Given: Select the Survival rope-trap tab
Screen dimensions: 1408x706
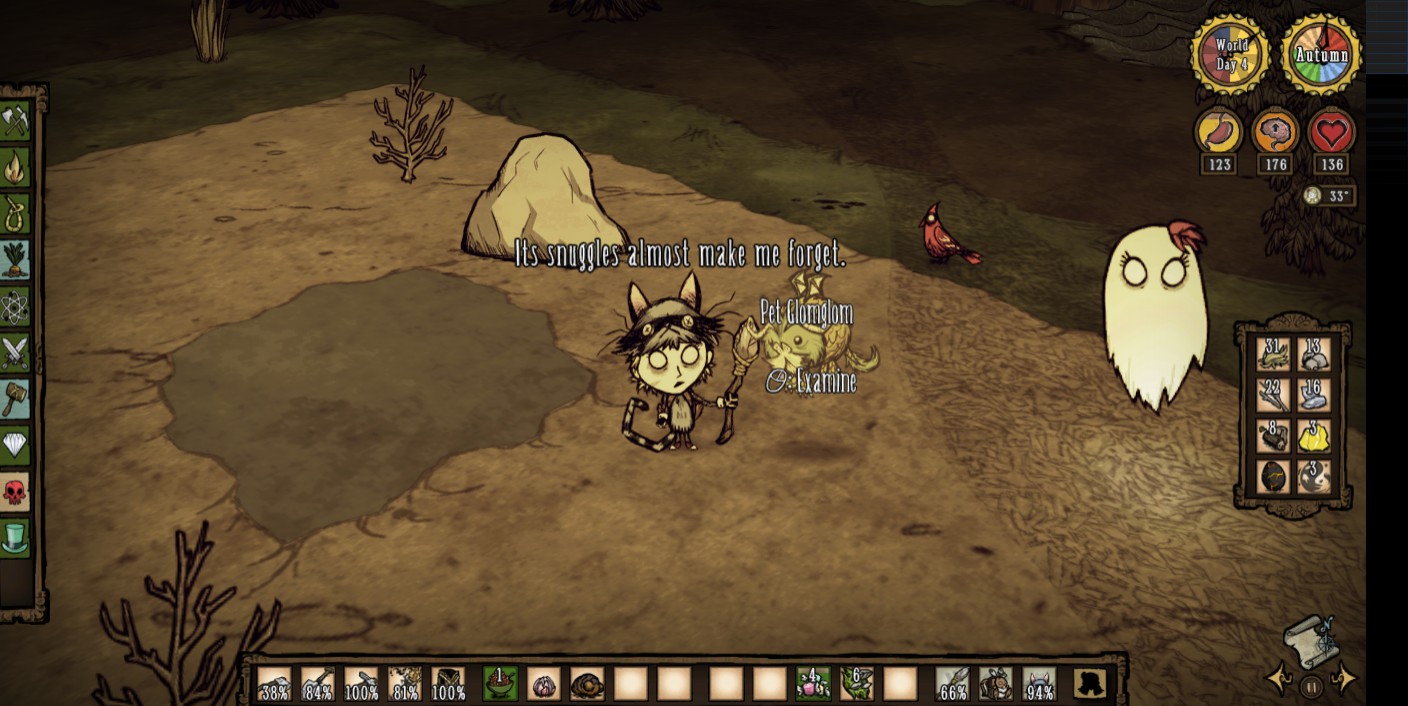Looking at the screenshot, I should pyautogui.click(x=15, y=214).
